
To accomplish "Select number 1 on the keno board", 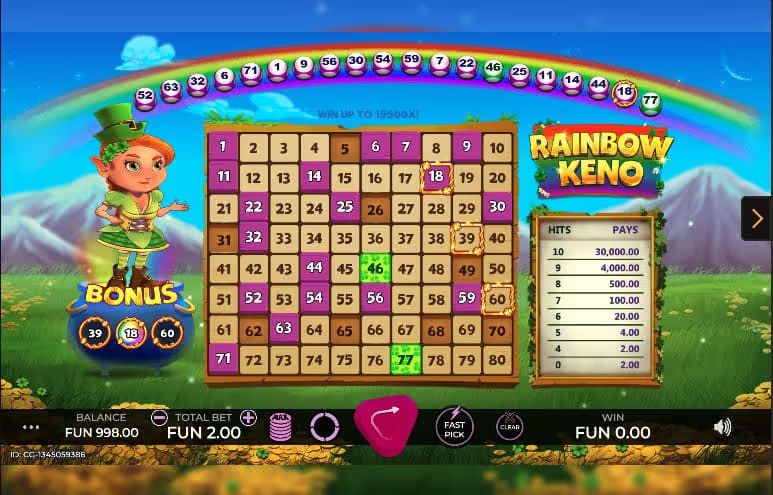I will click(x=222, y=147).
